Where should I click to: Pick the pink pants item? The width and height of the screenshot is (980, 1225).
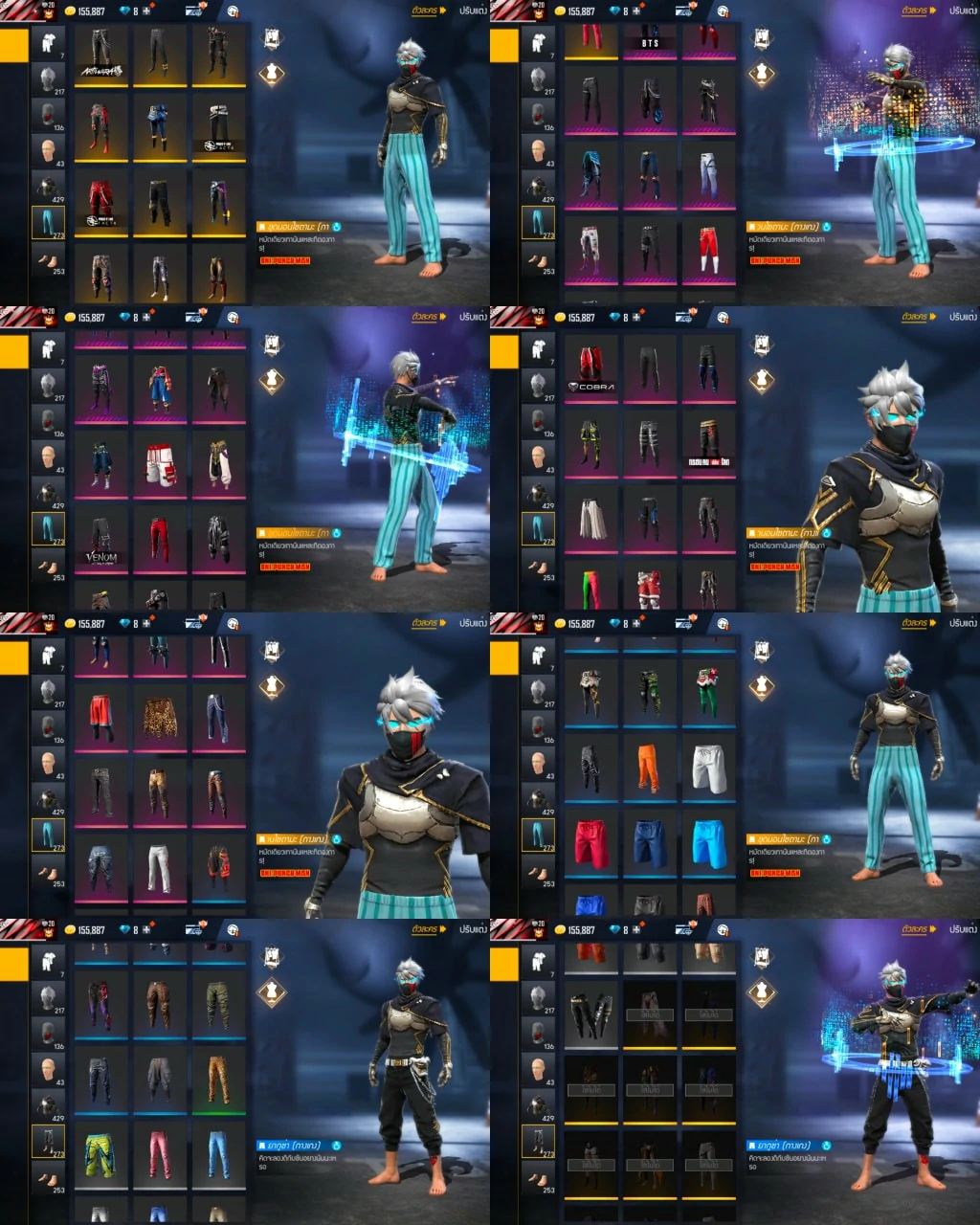click(159, 1152)
